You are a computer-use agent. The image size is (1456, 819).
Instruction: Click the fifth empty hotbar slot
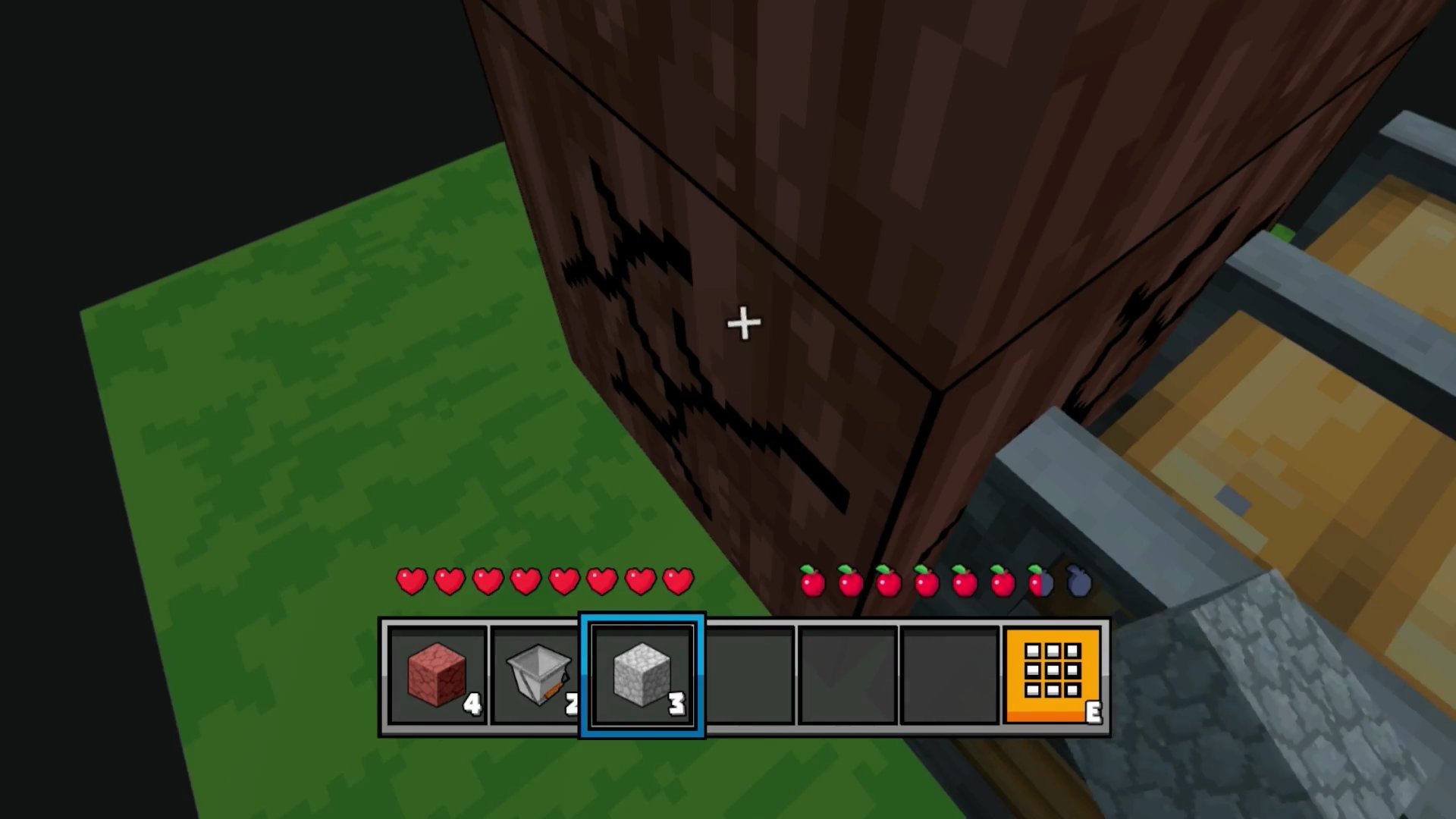pos(847,675)
